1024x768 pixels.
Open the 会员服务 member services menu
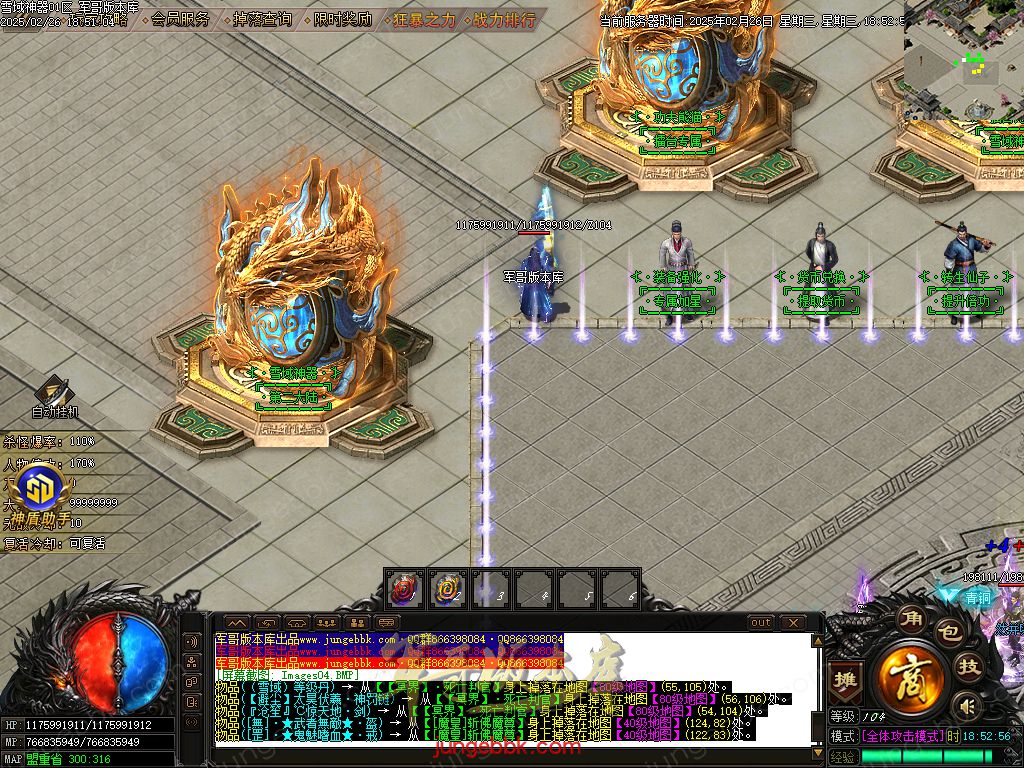pyautogui.click(x=181, y=19)
